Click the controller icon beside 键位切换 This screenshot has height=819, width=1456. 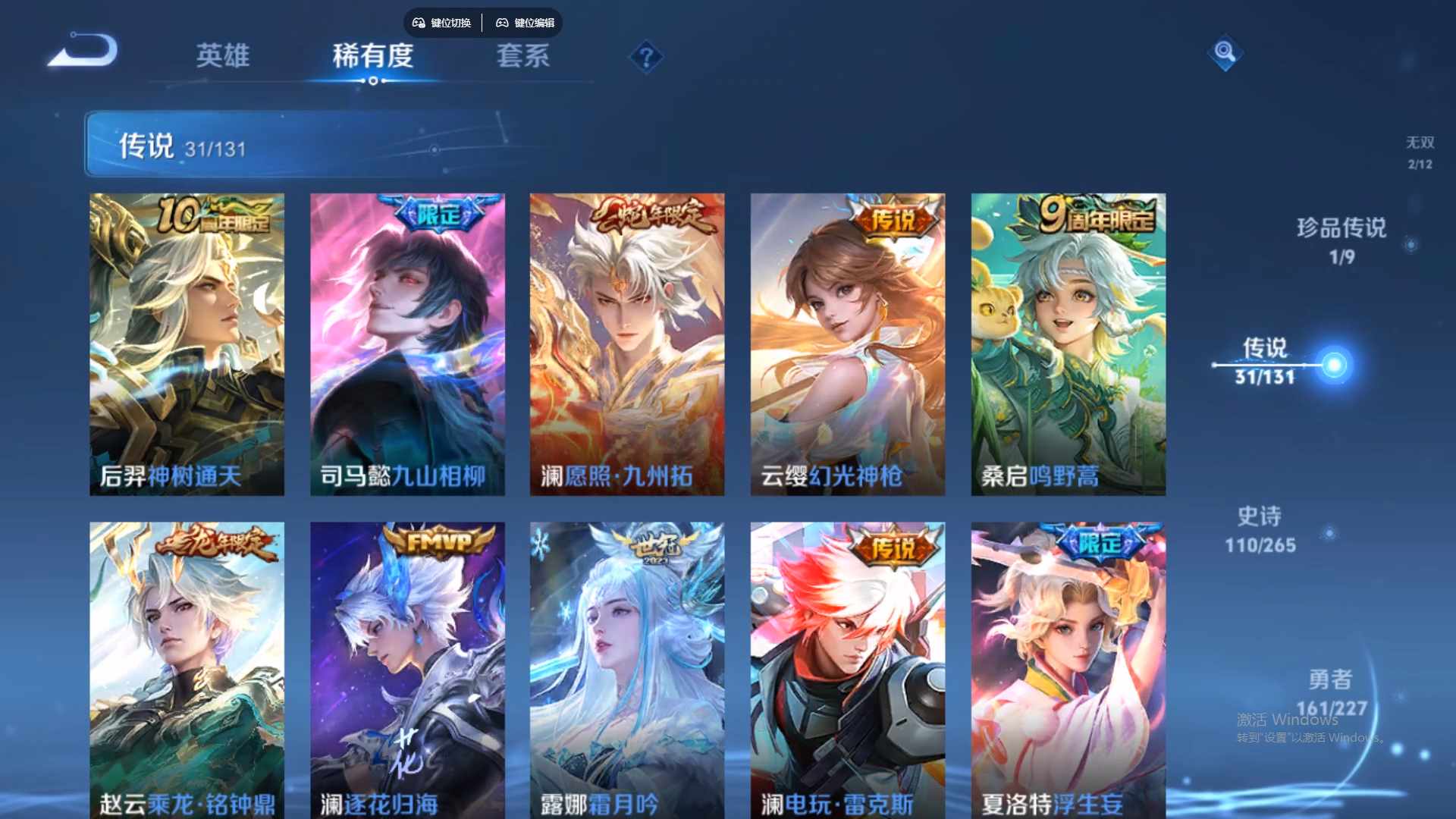point(418,24)
